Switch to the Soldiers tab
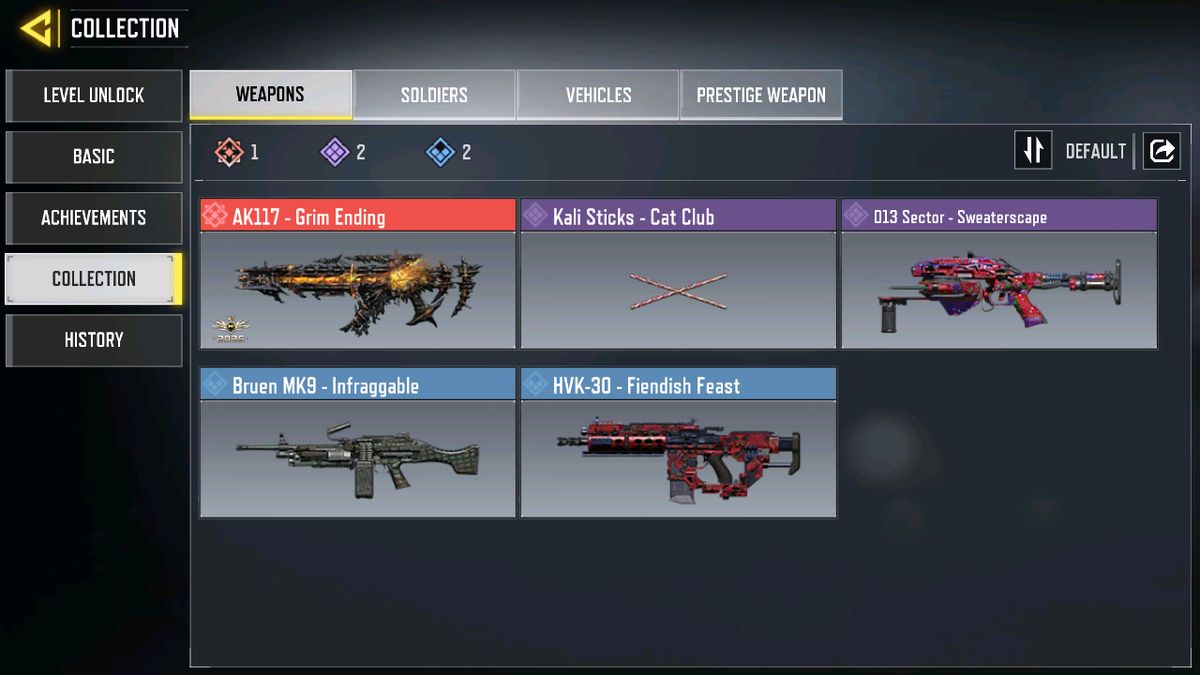Viewport: 1200px width, 675px height. 434,95
